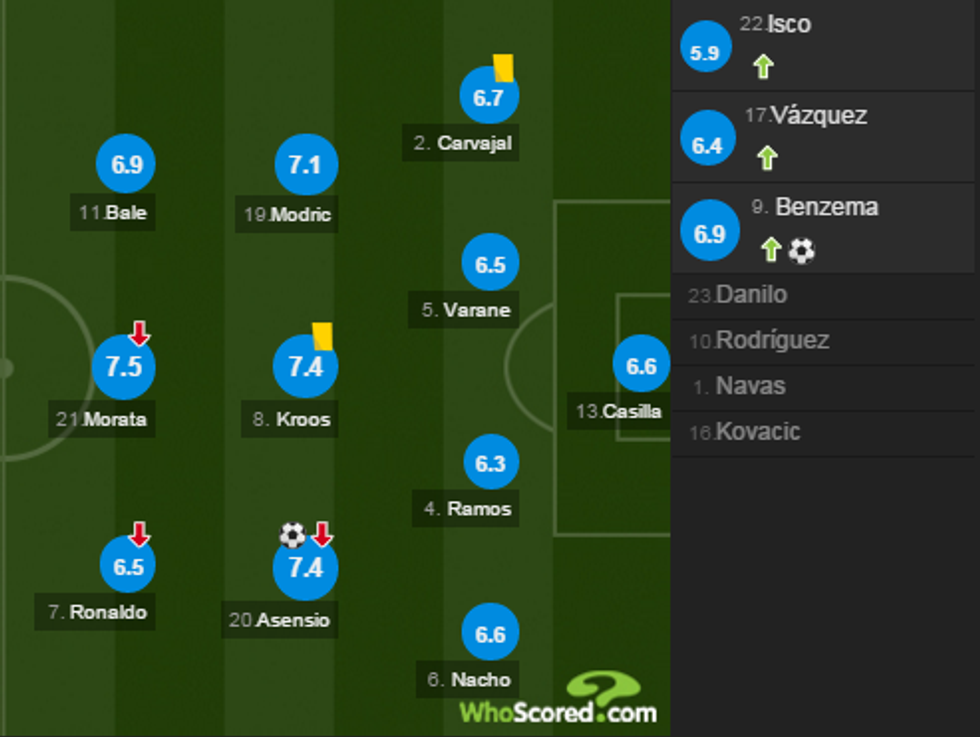
Task: Select Bale's 6.9 rating bubble
Action: tap(127, 165)
